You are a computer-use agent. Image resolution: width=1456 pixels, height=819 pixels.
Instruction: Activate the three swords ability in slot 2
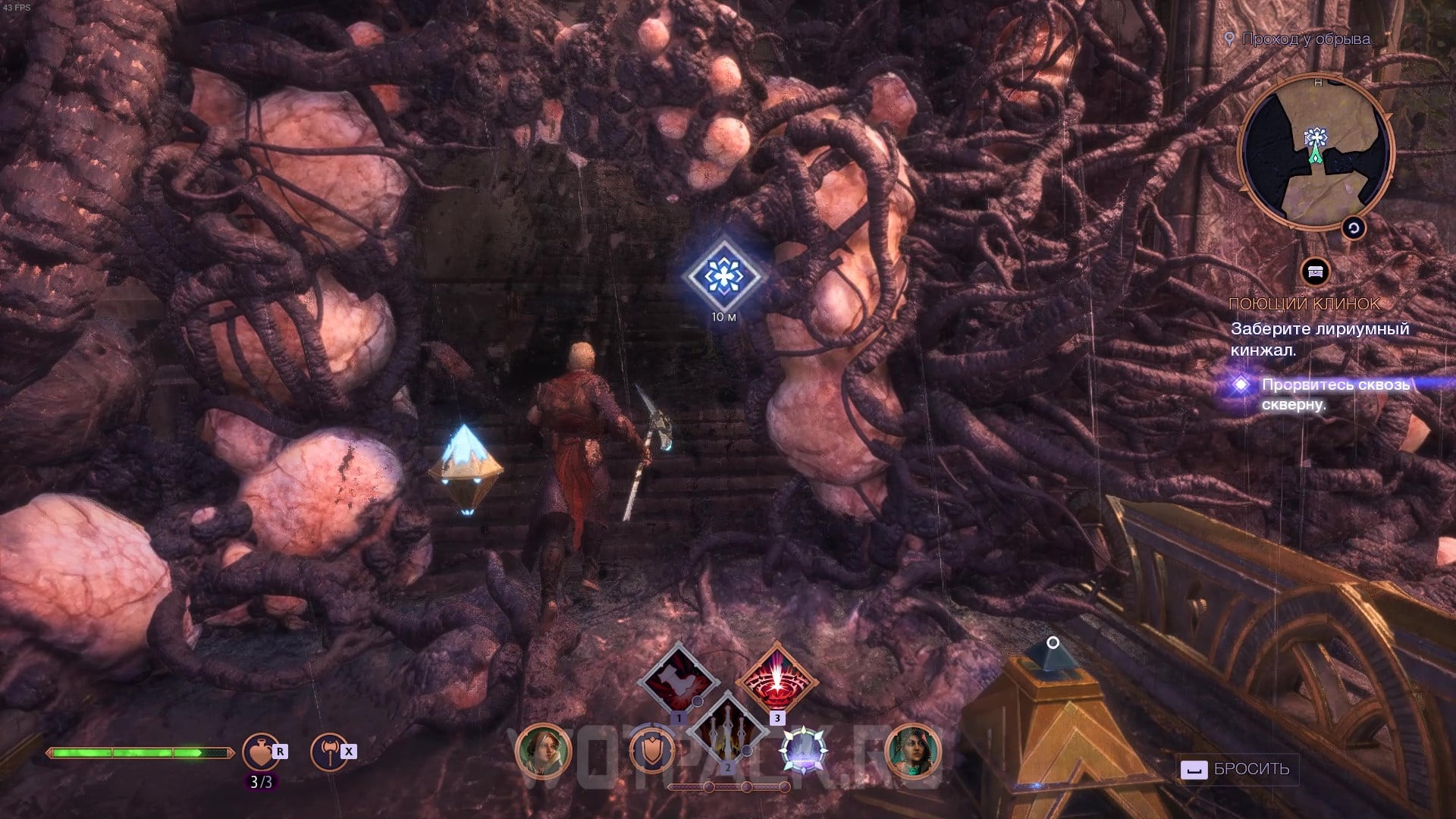coord(726,730)
